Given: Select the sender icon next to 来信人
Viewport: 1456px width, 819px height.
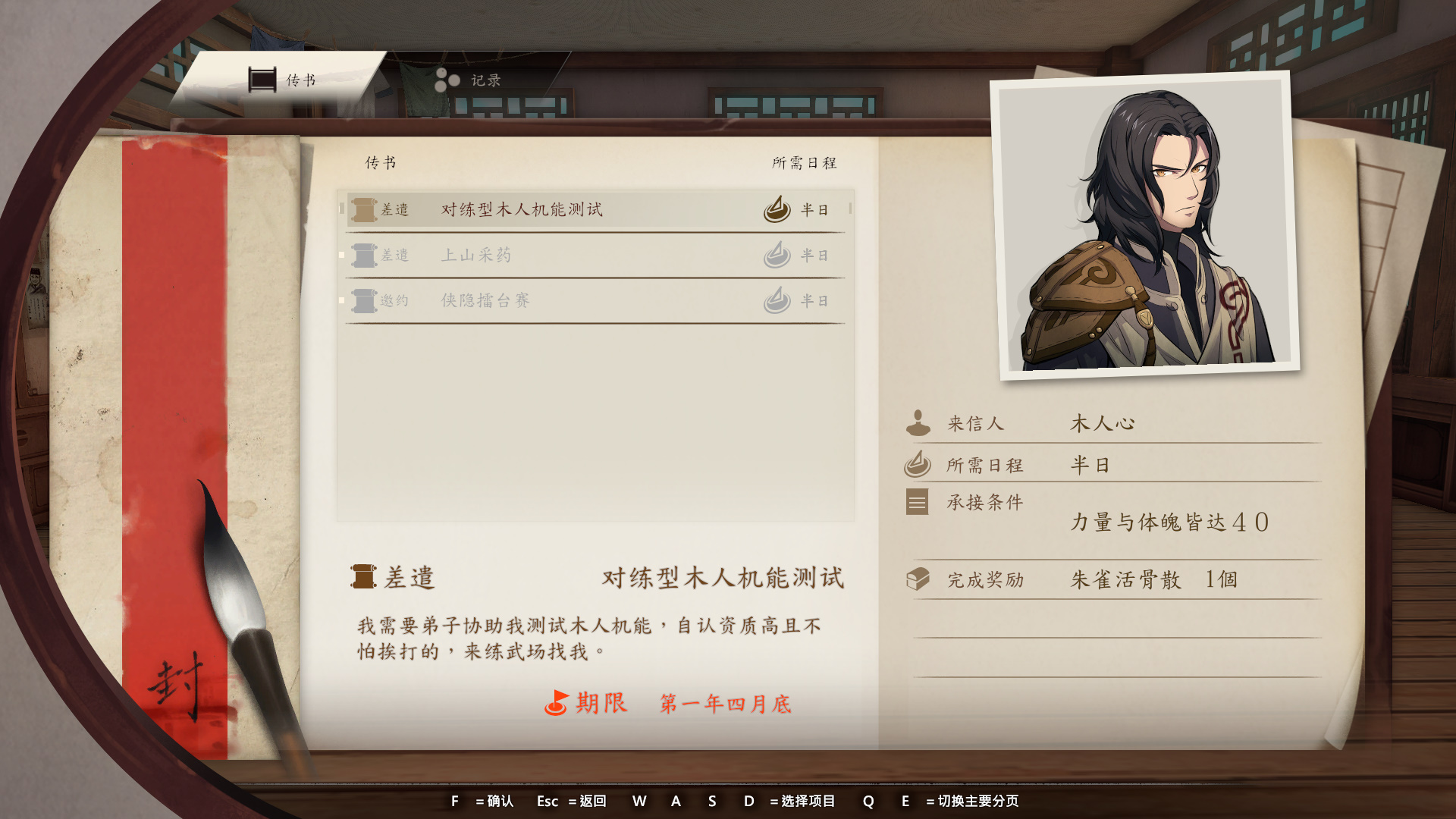Looking at the screenshot, I should 918,423.
